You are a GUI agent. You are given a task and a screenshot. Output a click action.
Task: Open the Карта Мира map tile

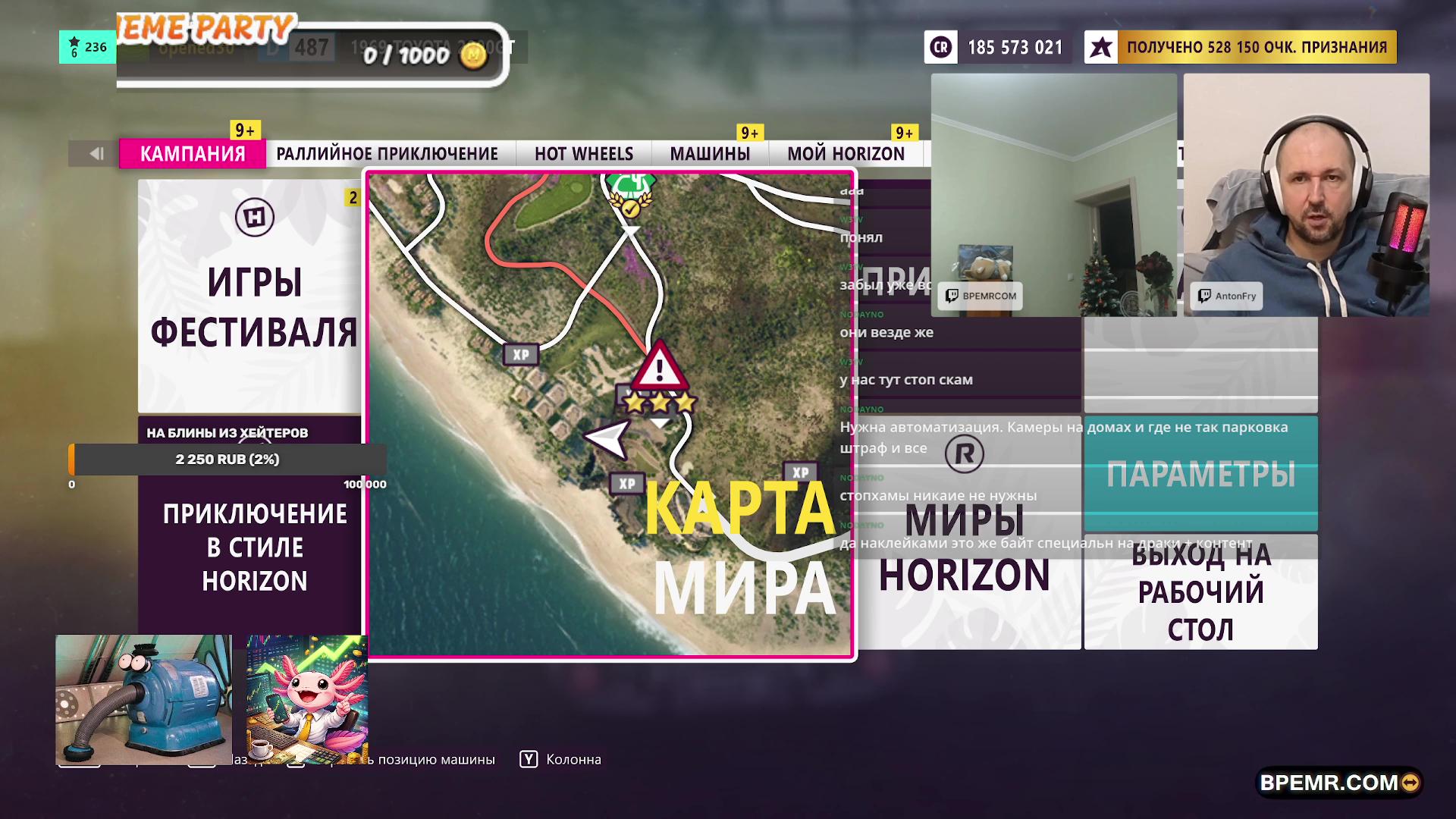click(x=610, y=415)
